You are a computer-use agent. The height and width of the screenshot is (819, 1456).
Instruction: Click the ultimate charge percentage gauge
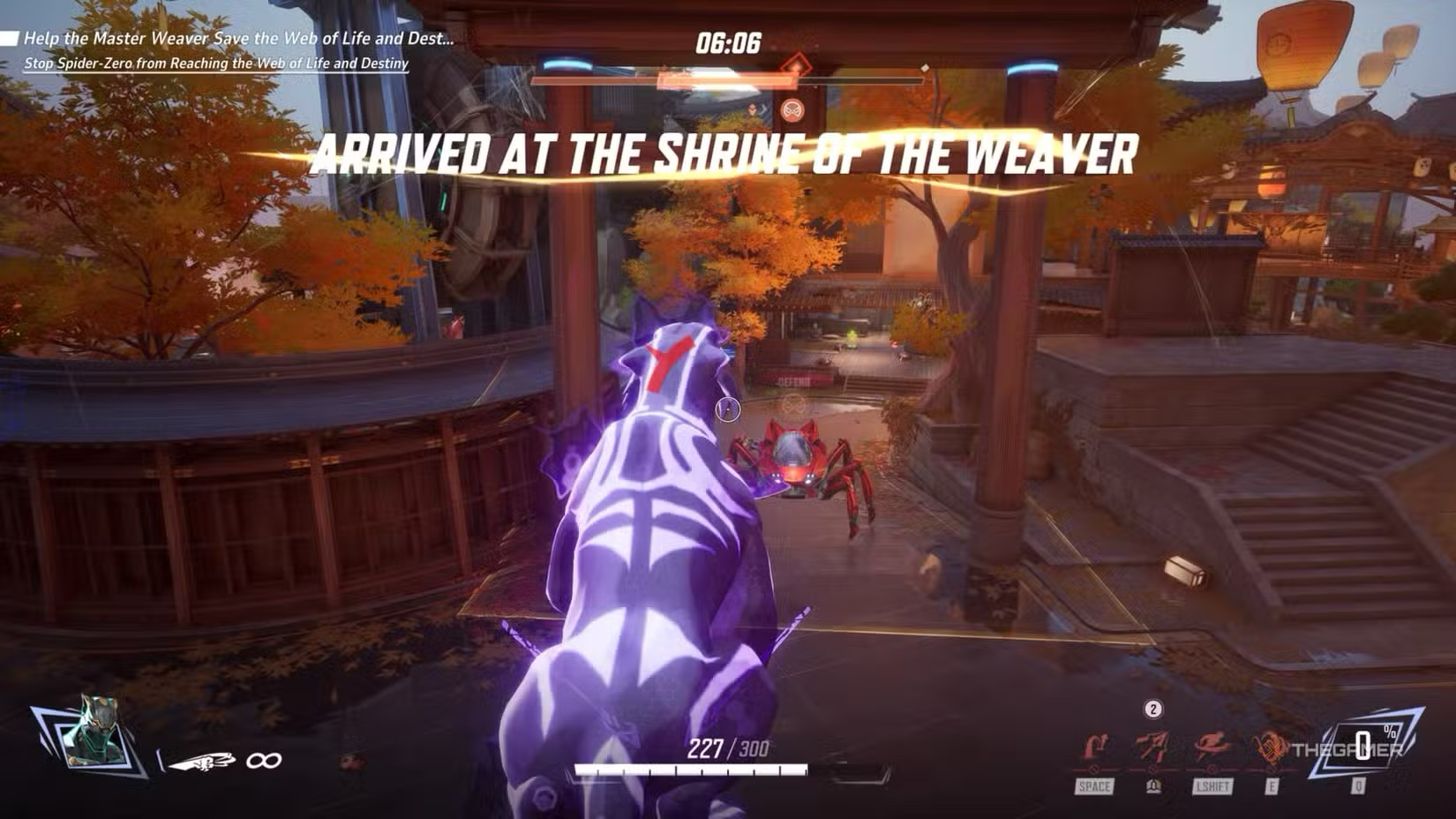click(1363, 747)
